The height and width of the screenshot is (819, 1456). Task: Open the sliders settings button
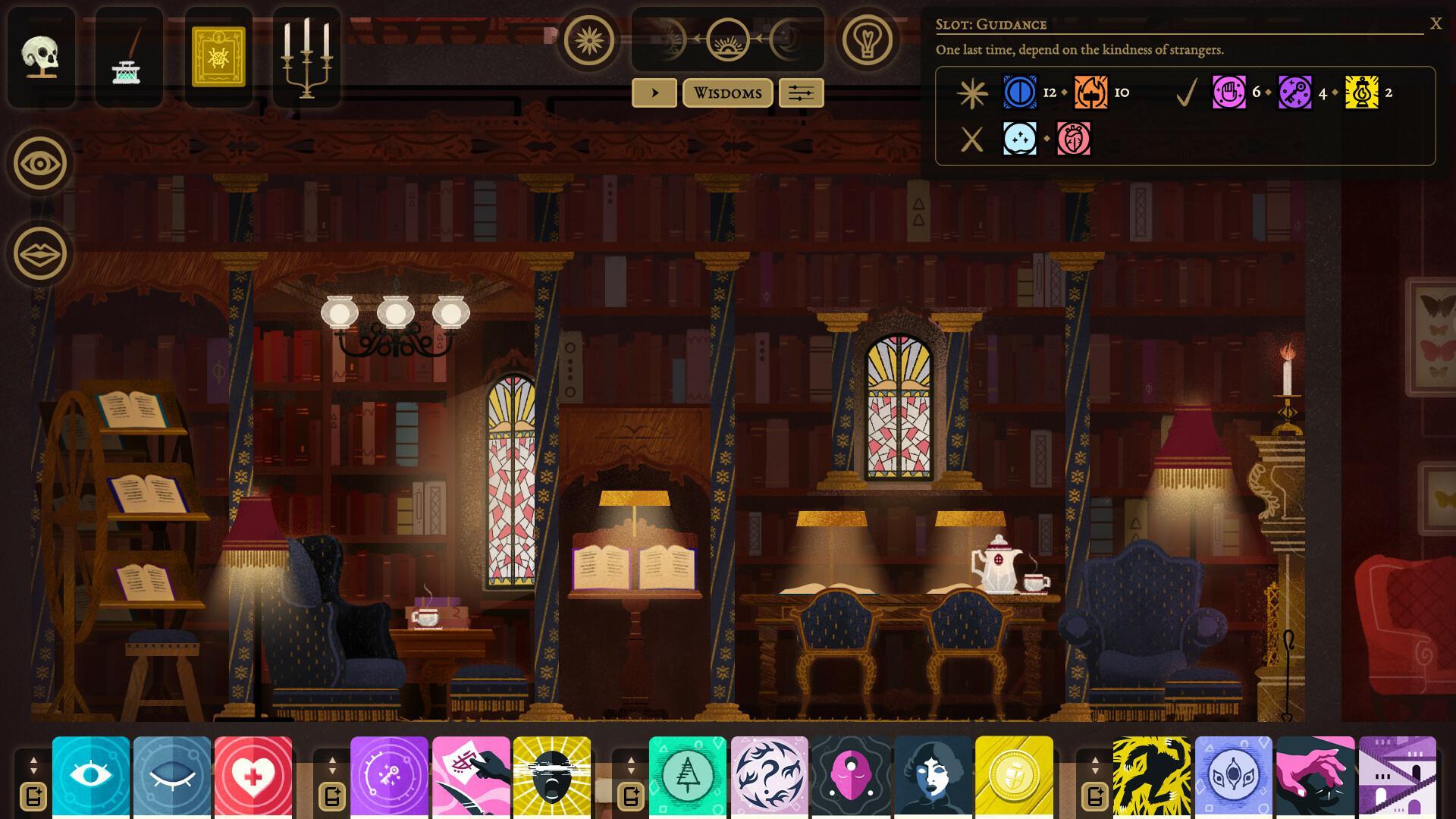[801, 93]
